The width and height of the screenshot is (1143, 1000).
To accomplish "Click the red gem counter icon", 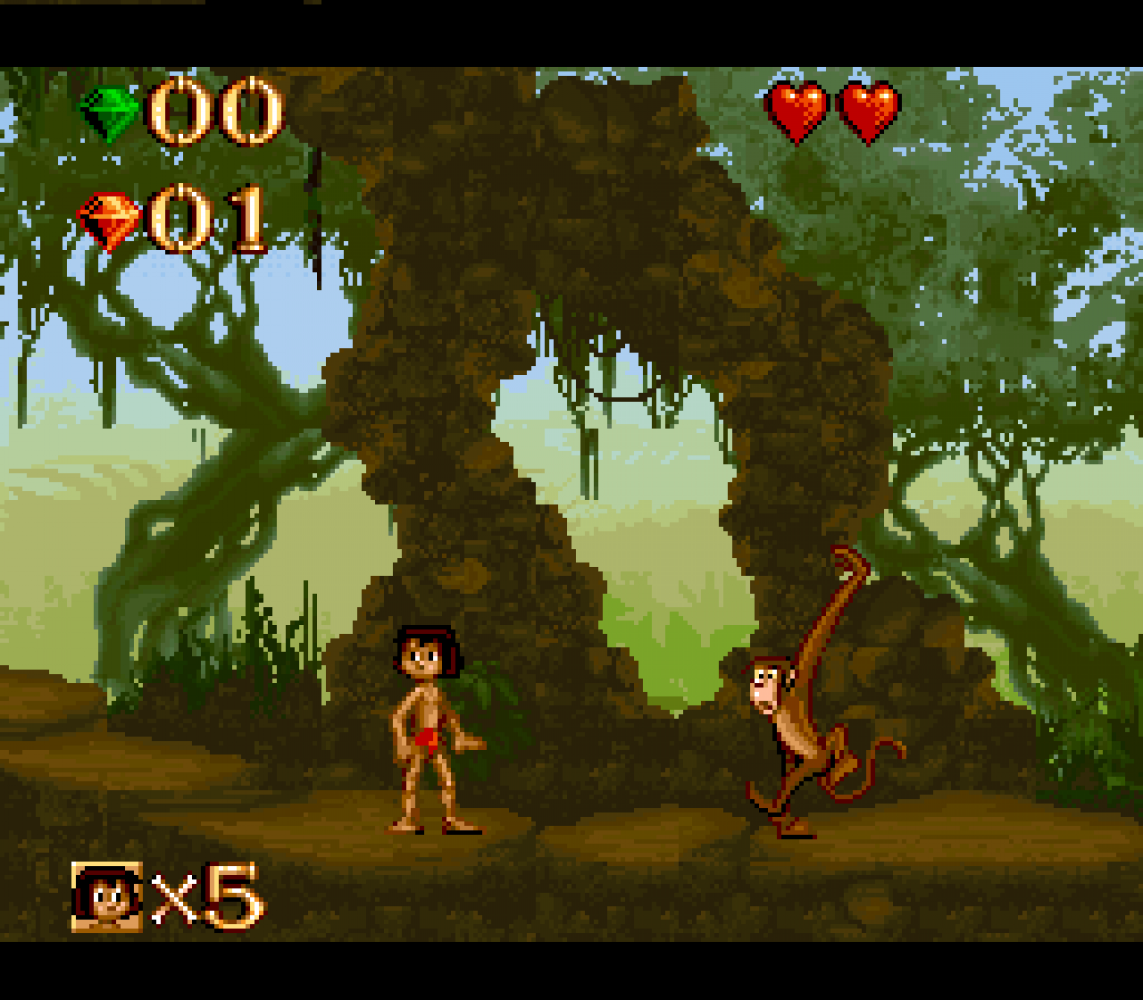I will coord(109,219).
